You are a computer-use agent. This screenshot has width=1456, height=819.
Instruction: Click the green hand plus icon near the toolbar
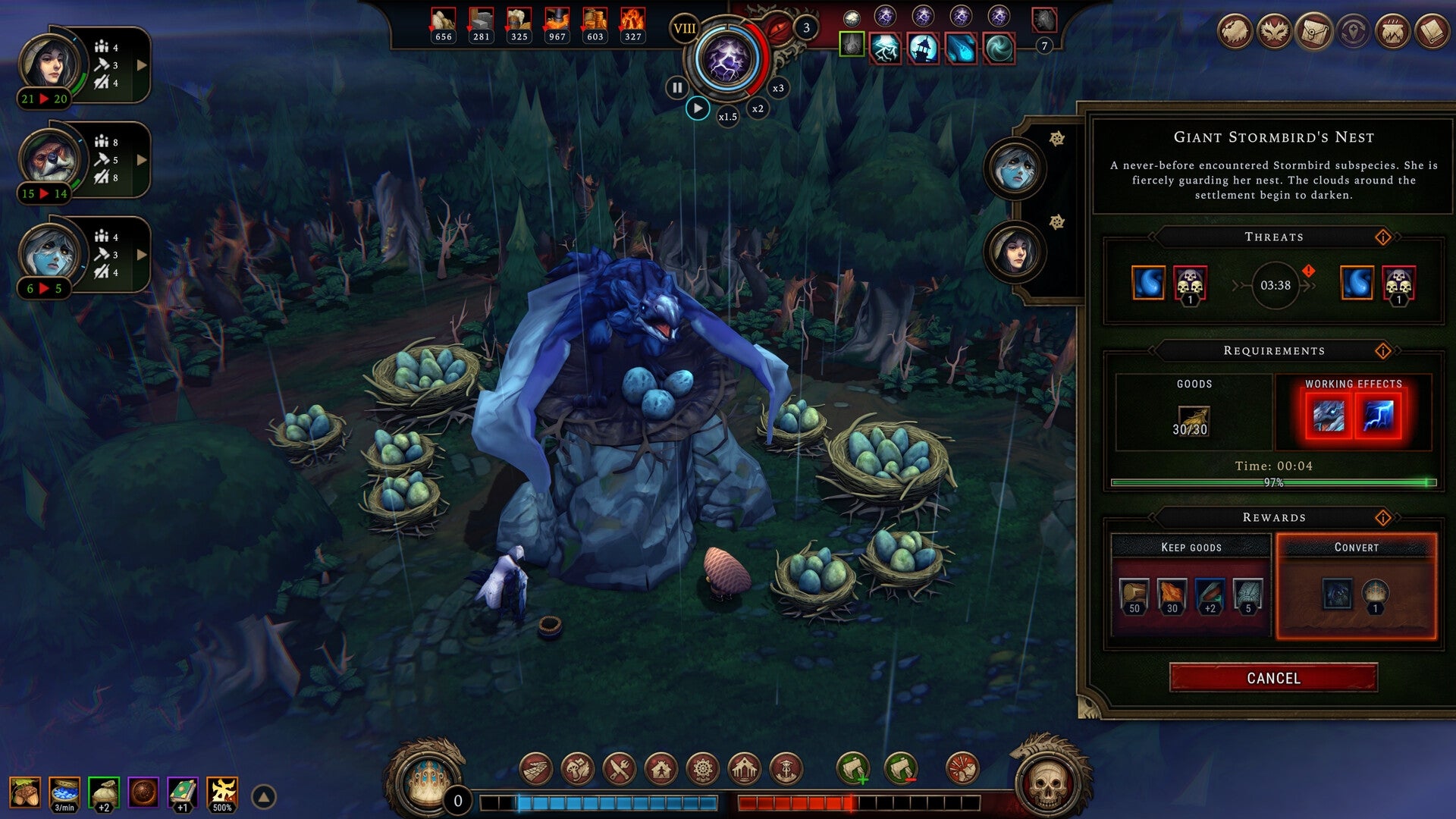point(854,768)
